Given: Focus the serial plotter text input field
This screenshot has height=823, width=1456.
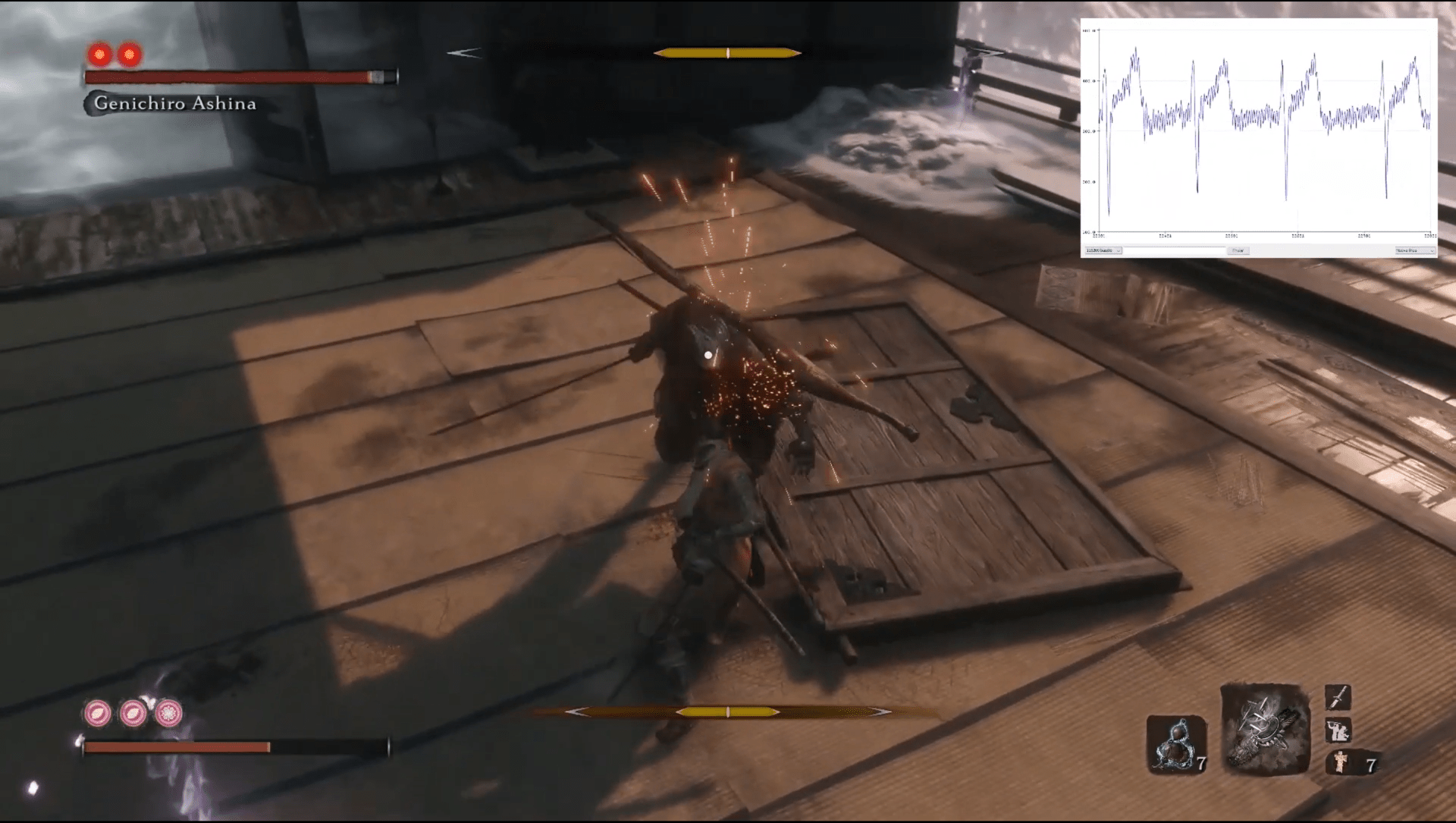Looking at the screenshot, I should pyautogui.click(x=1174, y=250).
